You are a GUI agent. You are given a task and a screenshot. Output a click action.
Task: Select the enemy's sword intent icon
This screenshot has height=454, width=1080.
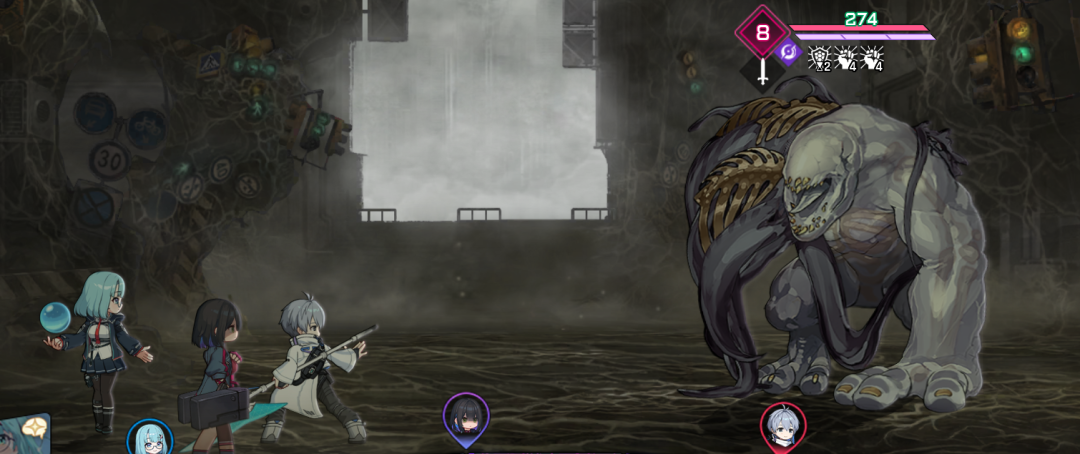pos(763,71)
